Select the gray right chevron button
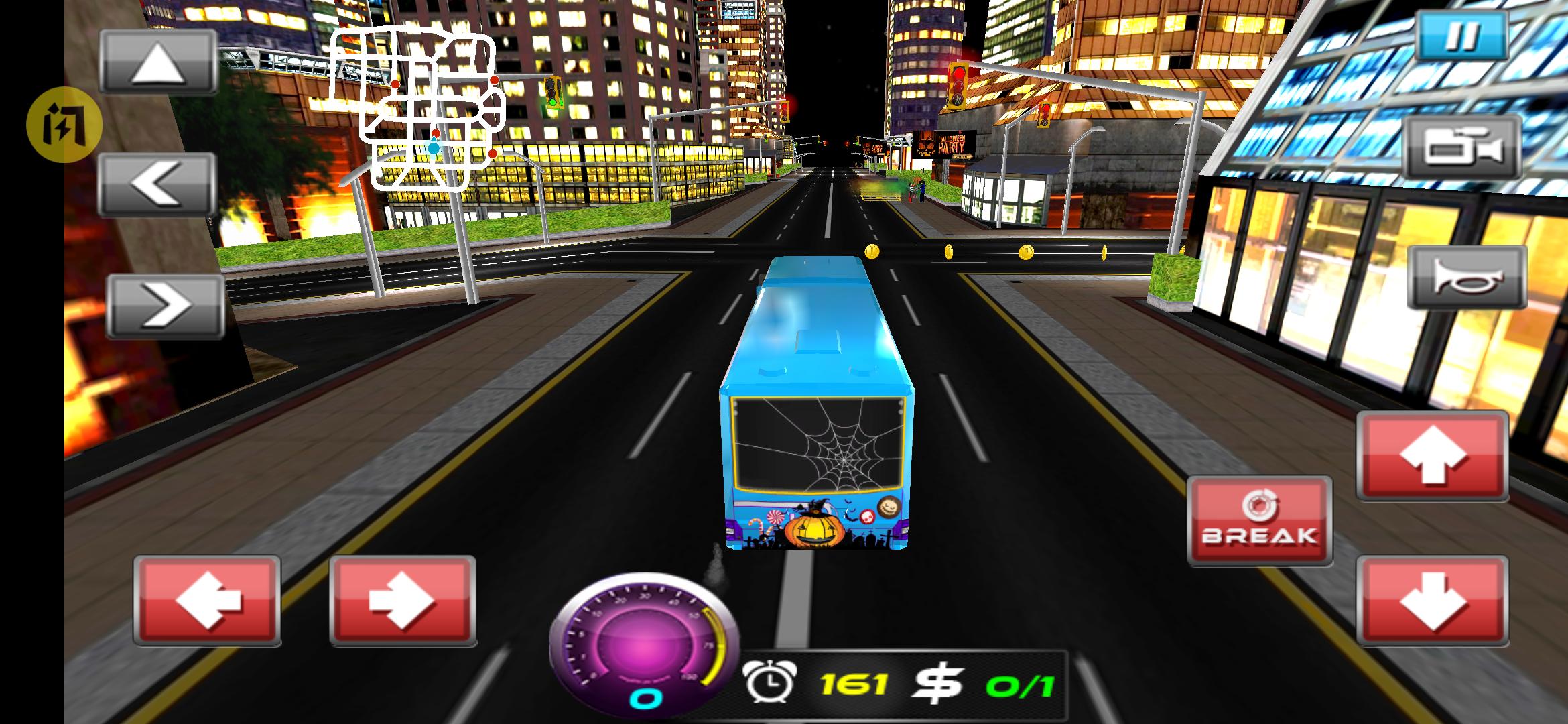1568x724 pixels. pyautogui.click(x=166, y=306)
